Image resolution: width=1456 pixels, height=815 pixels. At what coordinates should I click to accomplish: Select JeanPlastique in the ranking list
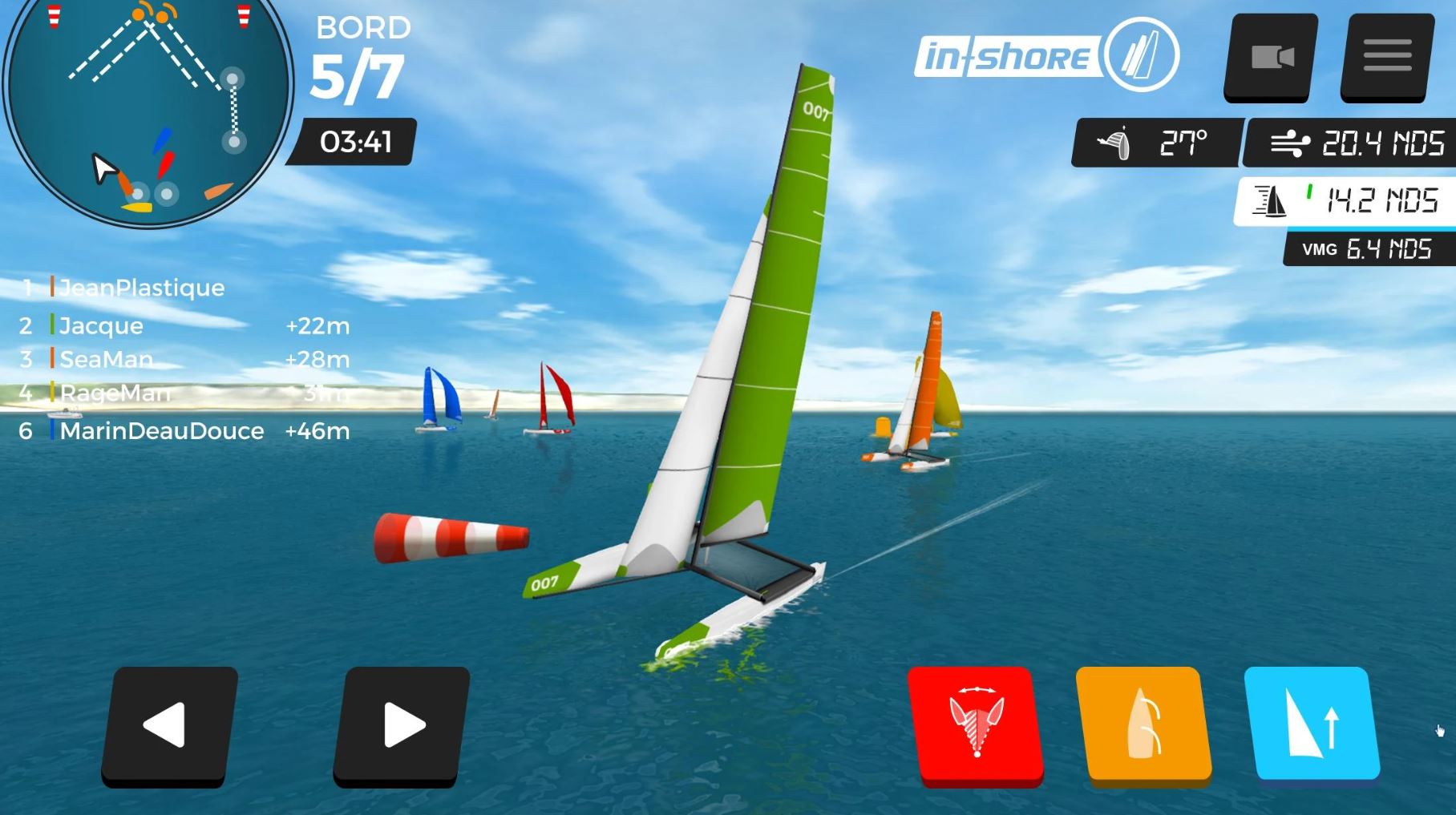click(141, 288)
